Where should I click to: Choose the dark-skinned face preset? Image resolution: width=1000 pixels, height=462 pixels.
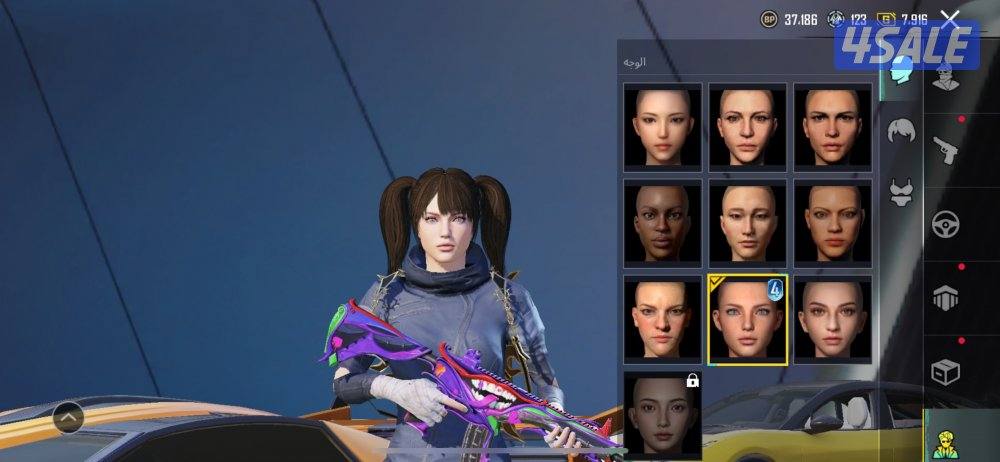(x=662, y=223)
